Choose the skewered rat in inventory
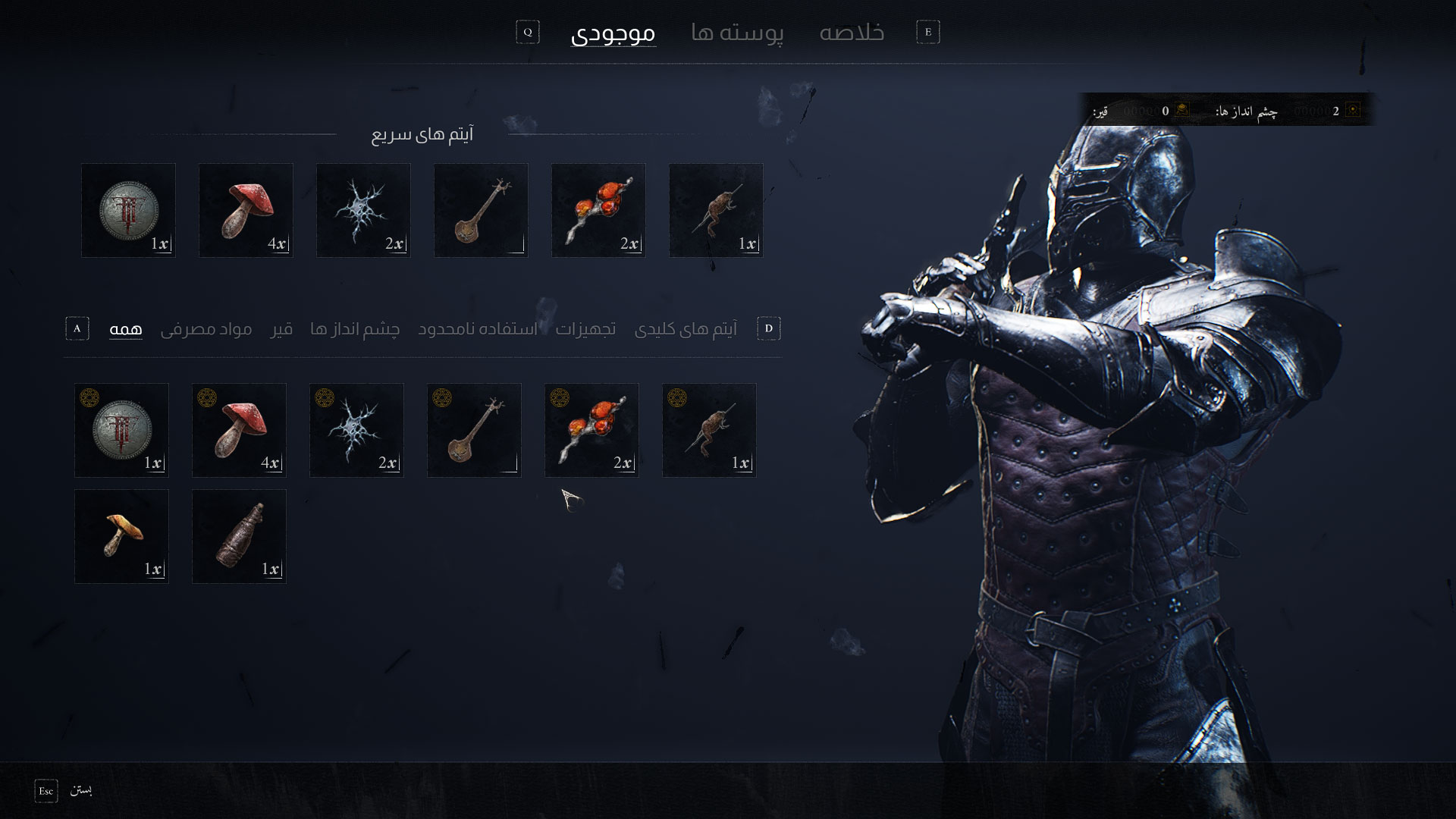Screen dimensions: 1456x819 (x=709, y=430)
